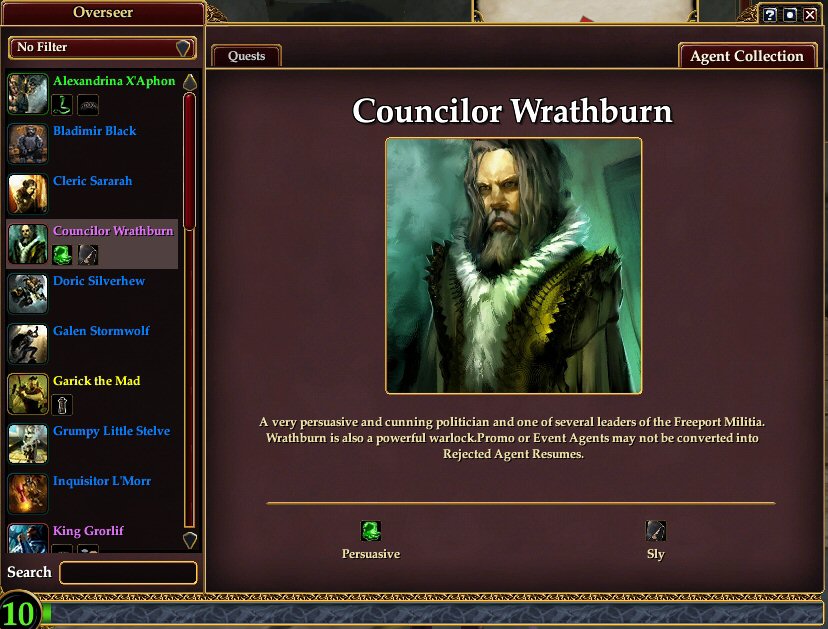The height and width of the screenshot is (629, 828).
Task: Switch to the Quests tab
Action: coord(246,56)
